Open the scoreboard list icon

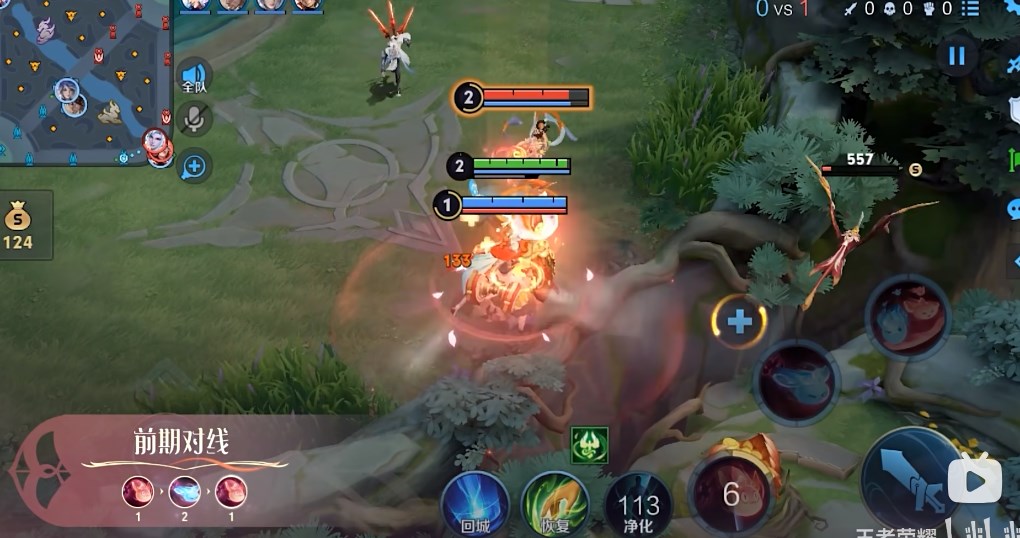pyautogui.click(x=969, y=9)
